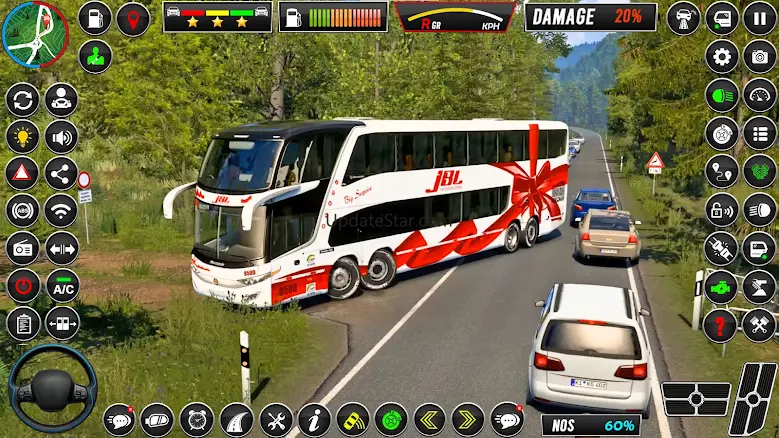Open the circular minimap

click(x=35, y=34)
